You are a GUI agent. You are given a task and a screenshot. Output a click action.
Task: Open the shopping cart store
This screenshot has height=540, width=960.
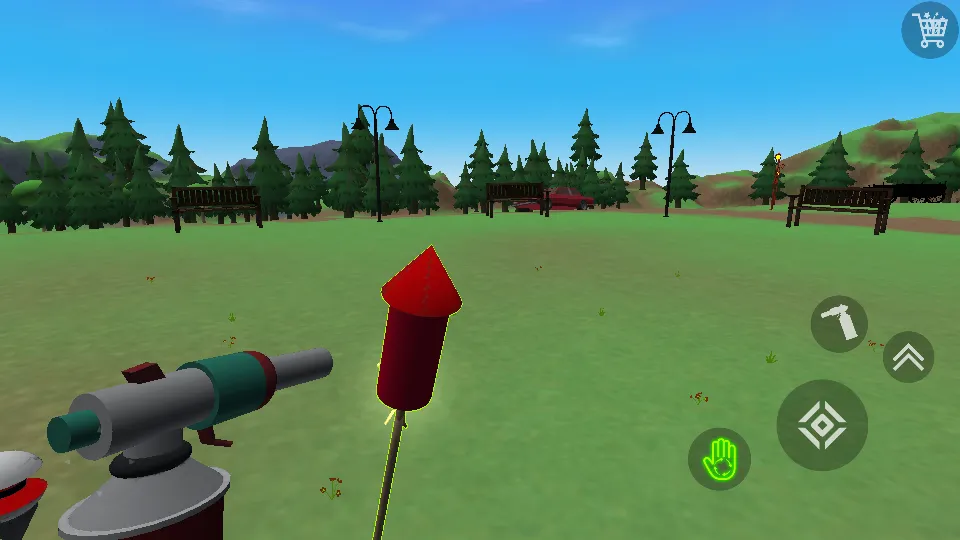(x=930, y=29)
